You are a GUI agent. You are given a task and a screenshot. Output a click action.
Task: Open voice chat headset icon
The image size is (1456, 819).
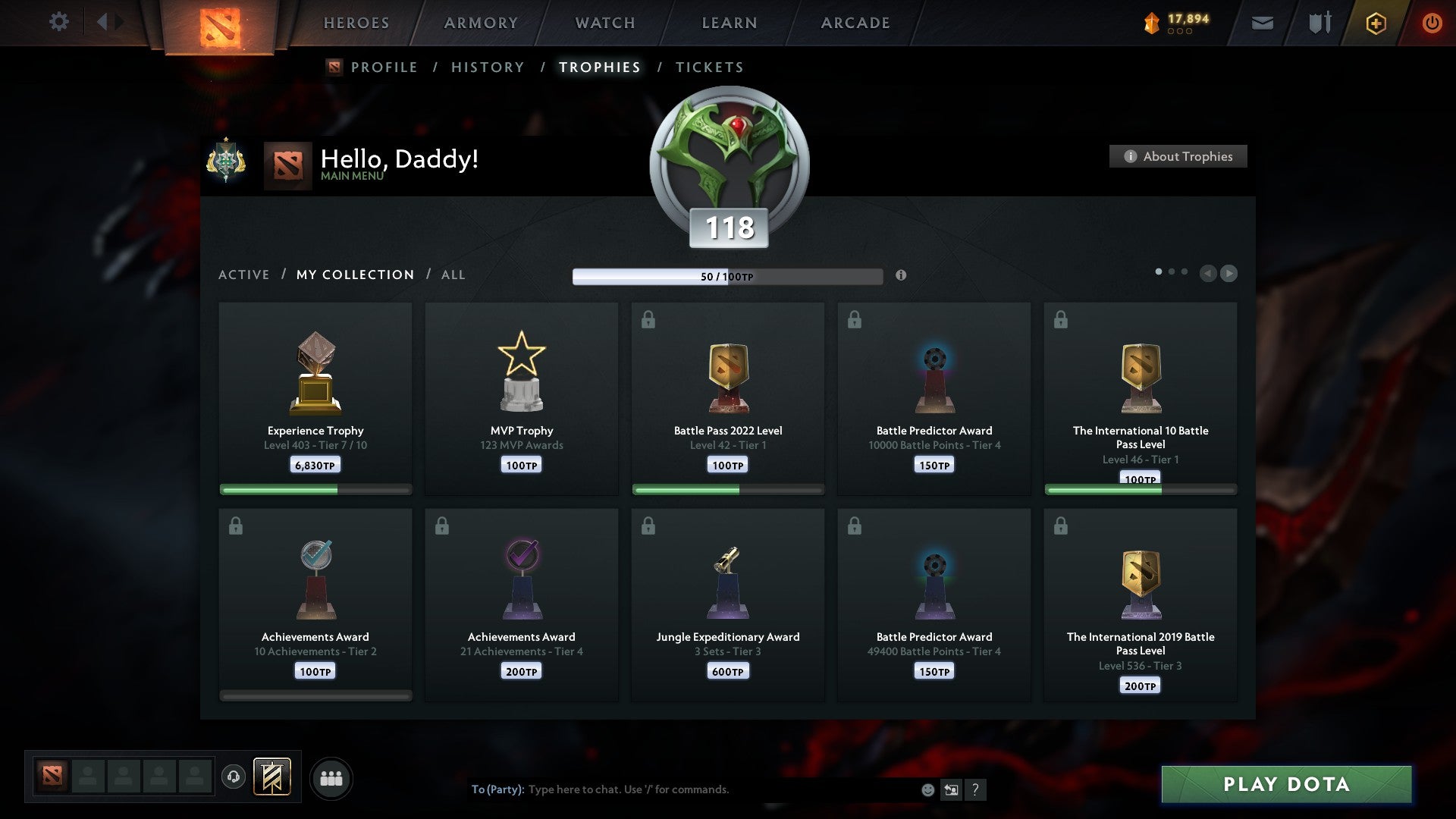click(x=234, y=777)
